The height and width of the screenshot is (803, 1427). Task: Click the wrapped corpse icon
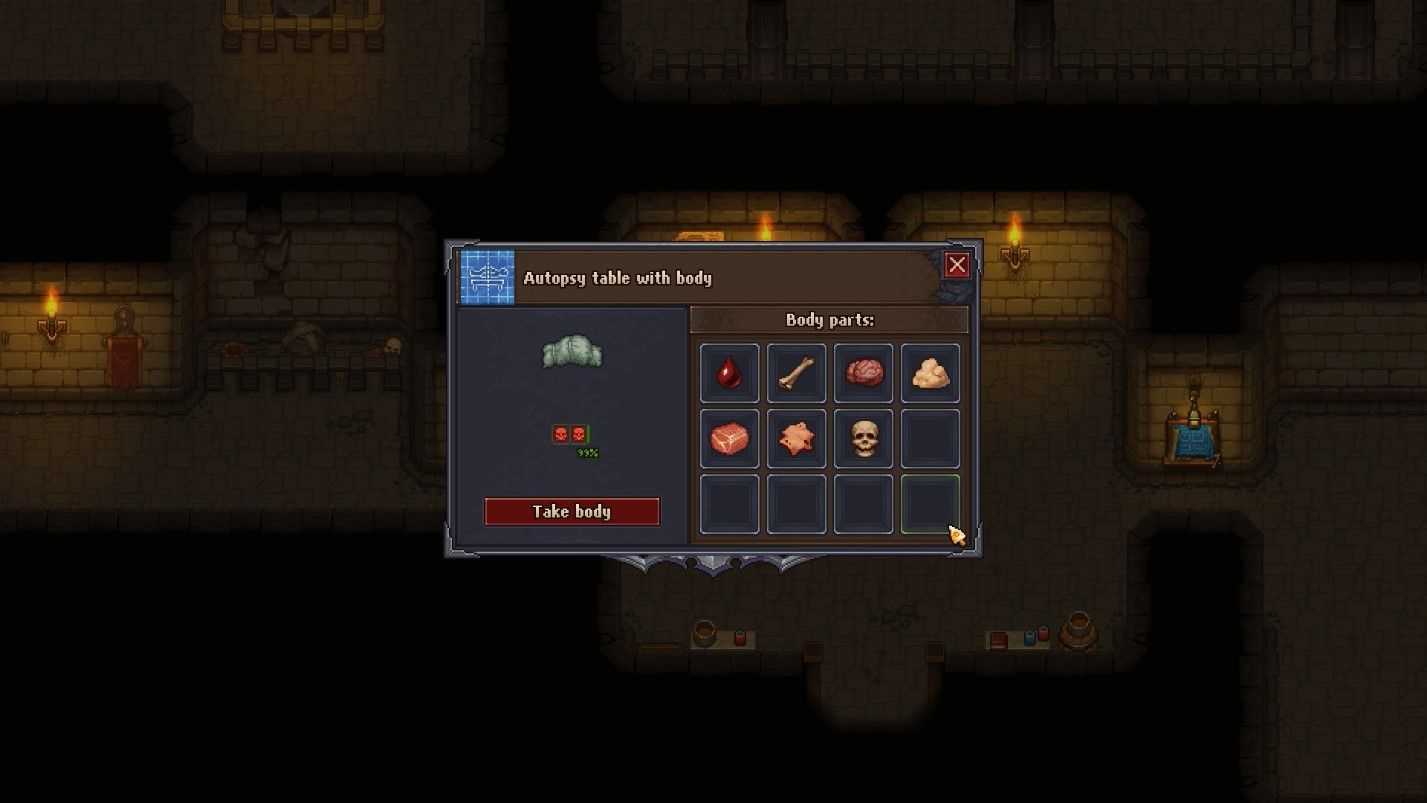(572, 353)
